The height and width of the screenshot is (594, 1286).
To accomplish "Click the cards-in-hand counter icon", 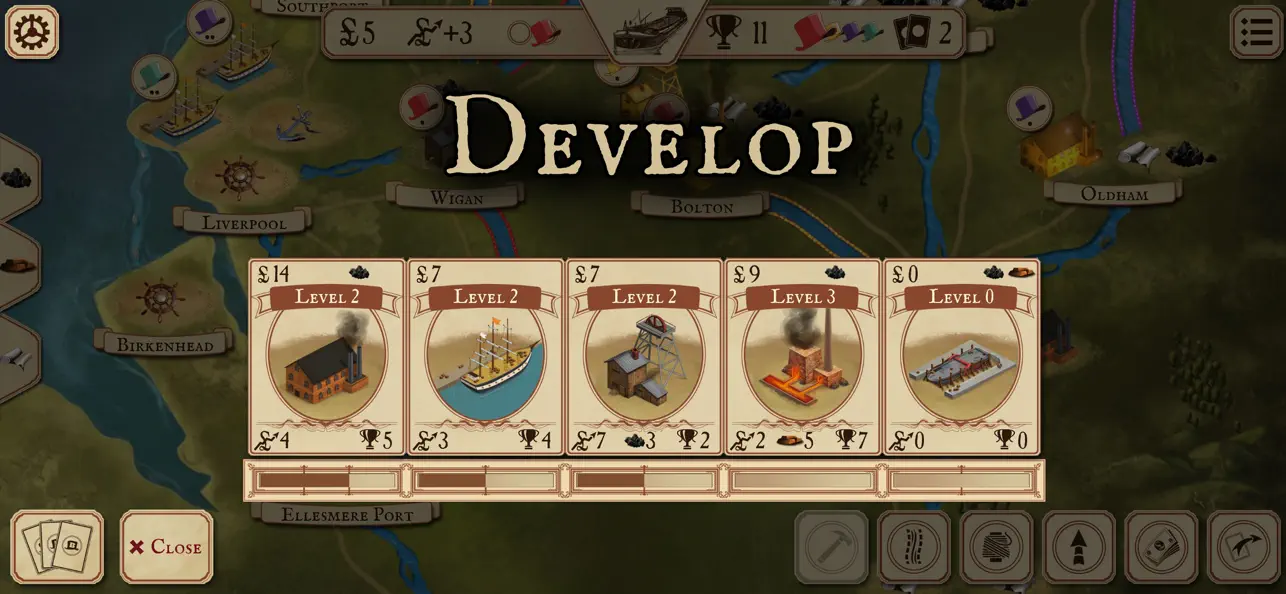I will (x=912, y=33).
